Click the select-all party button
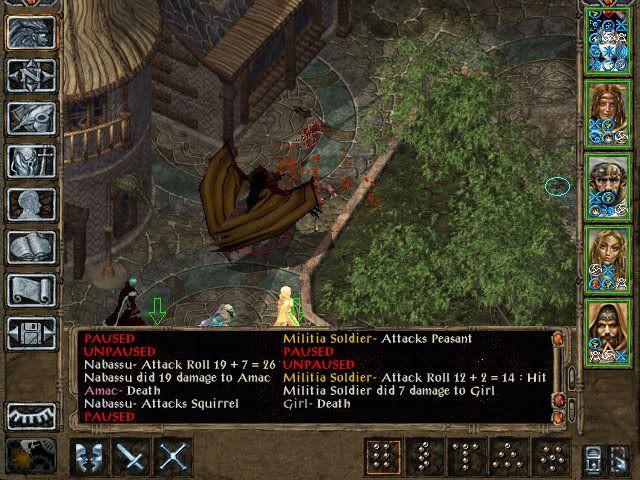Viewport: 640px width, 480px height. point(596,457)
